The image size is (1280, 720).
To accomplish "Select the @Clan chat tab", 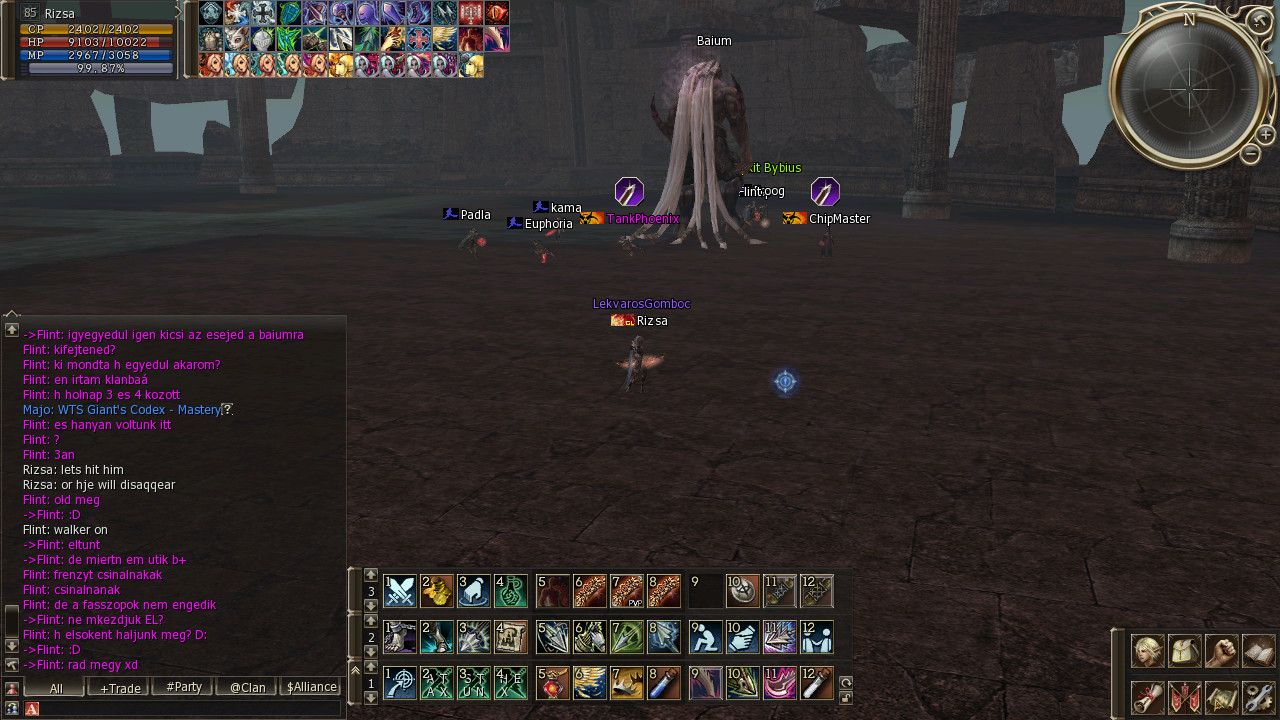I will pos(247,687).
